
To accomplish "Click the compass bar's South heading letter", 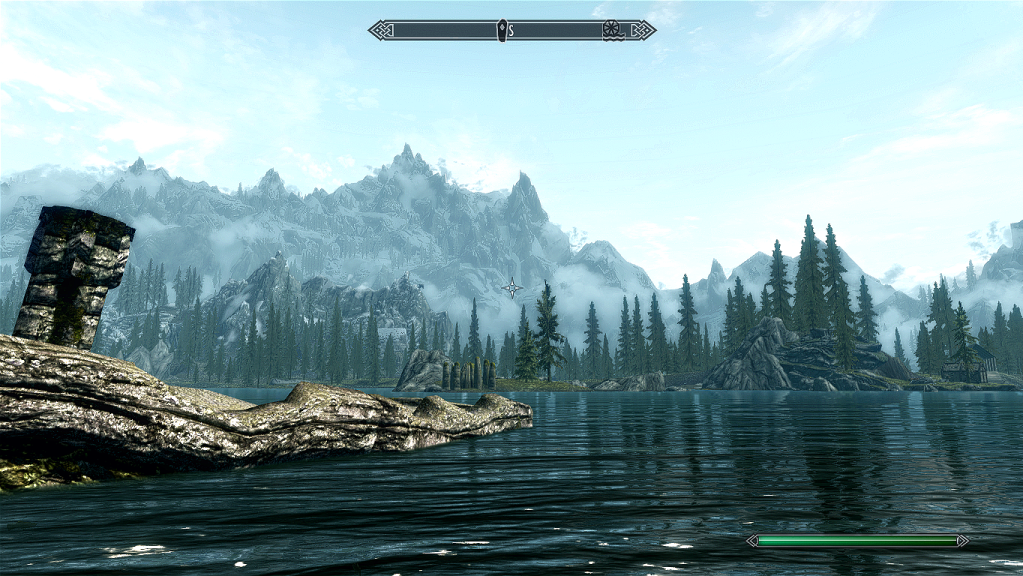I will tap(511, 31).
